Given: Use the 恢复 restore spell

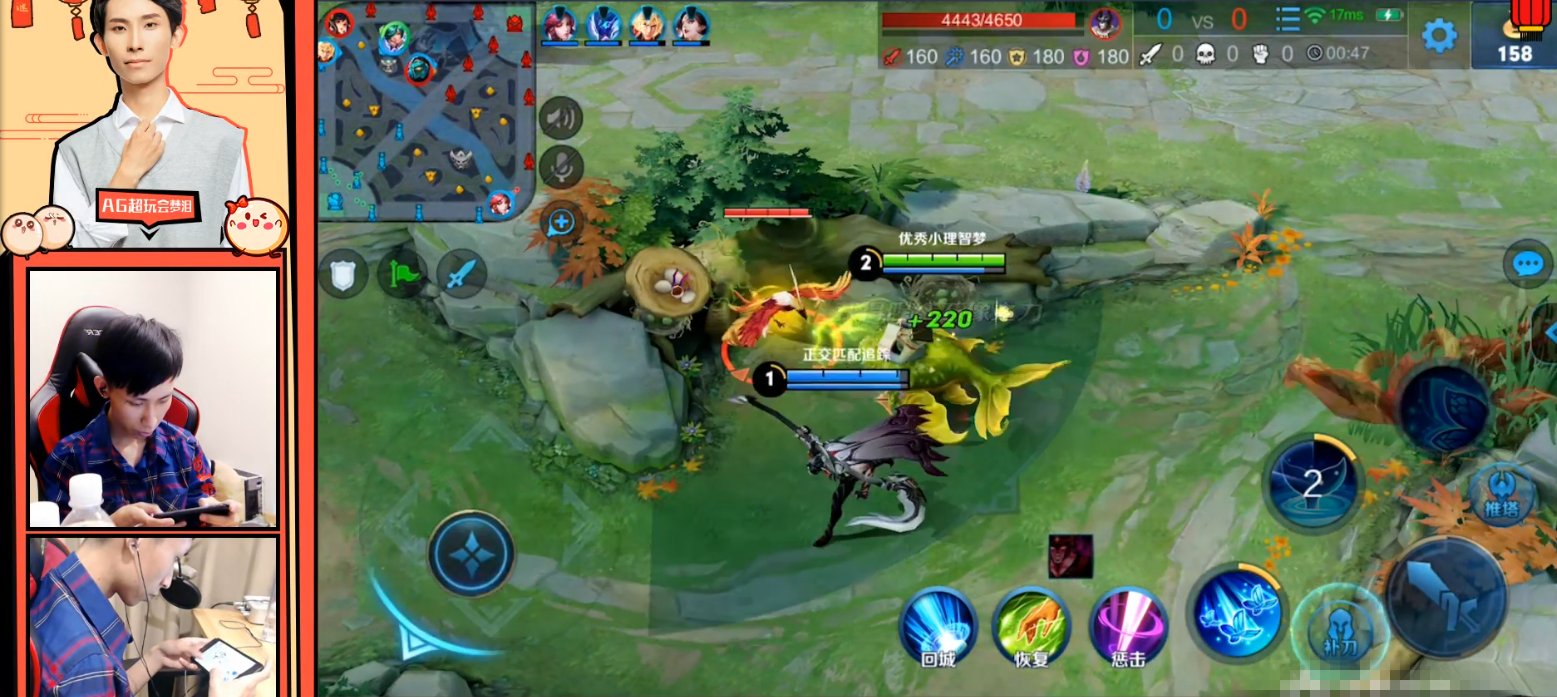Looking at the screenshot, I should (1031, 624).
